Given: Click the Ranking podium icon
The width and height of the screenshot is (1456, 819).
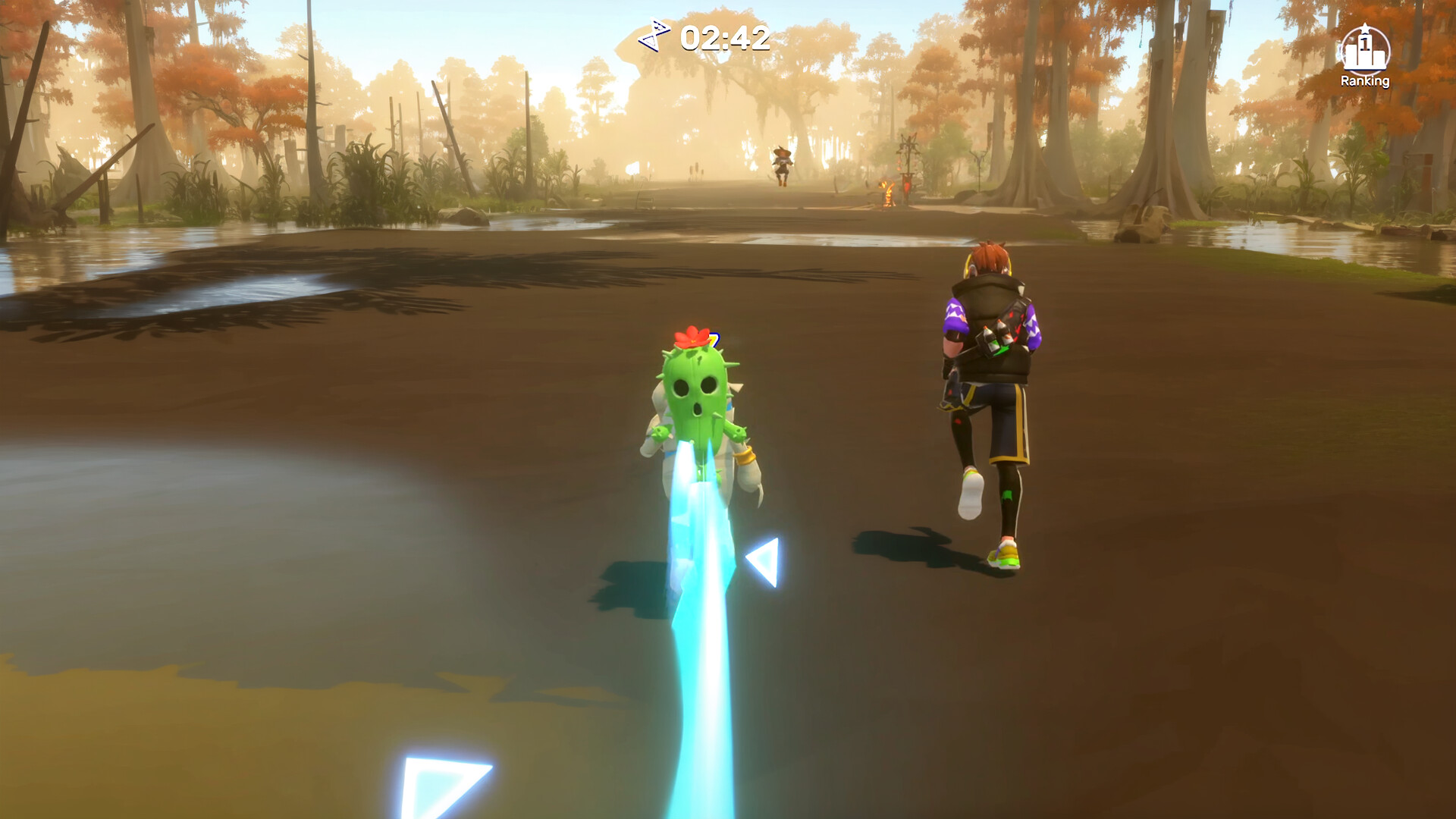Looking at the screenshot, I should [1365, 52].
